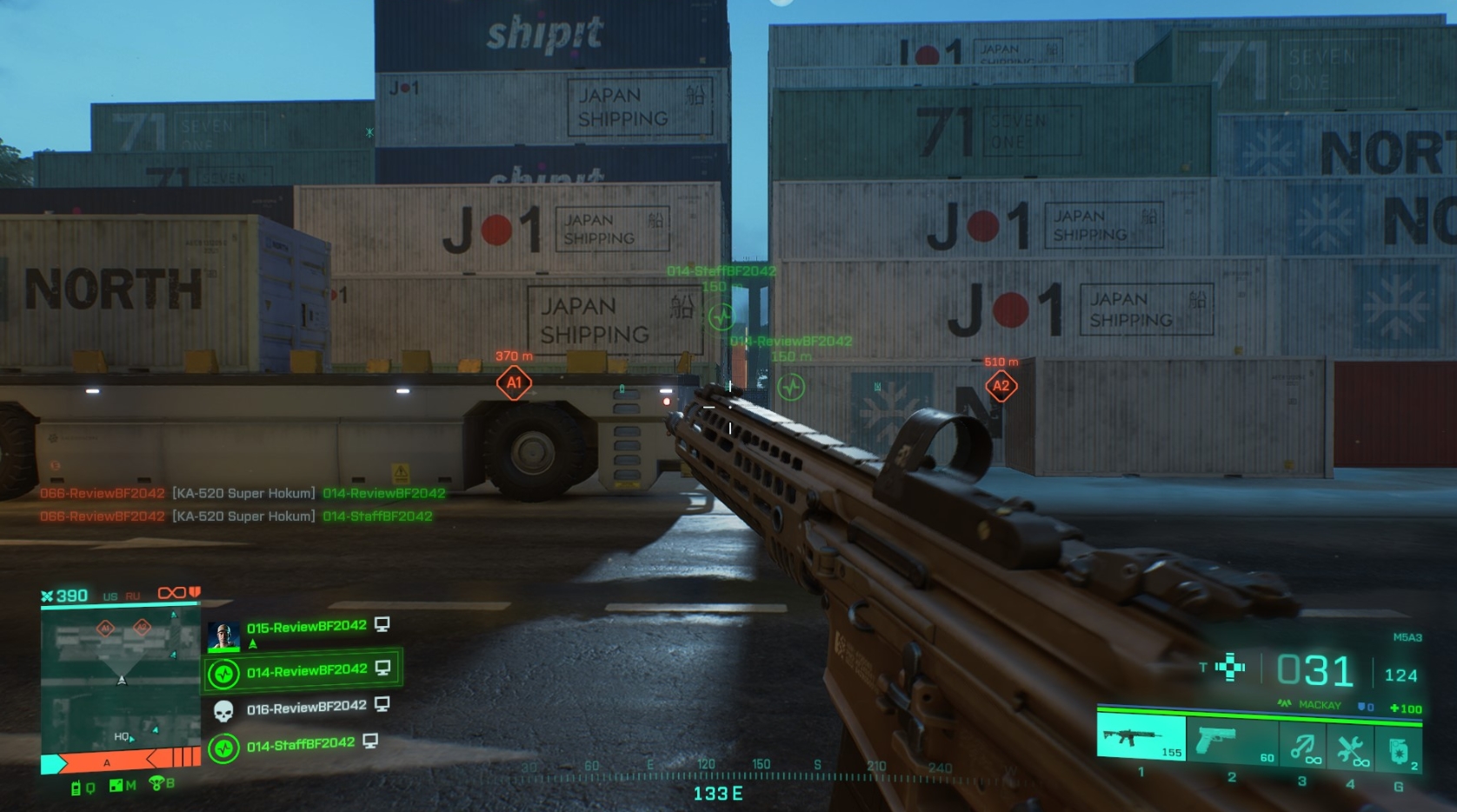Open the squad leader spawn arrow under 015-ReviewBF2042
Viewport: 1457px width, 812px height.
[x=253, y=644]
